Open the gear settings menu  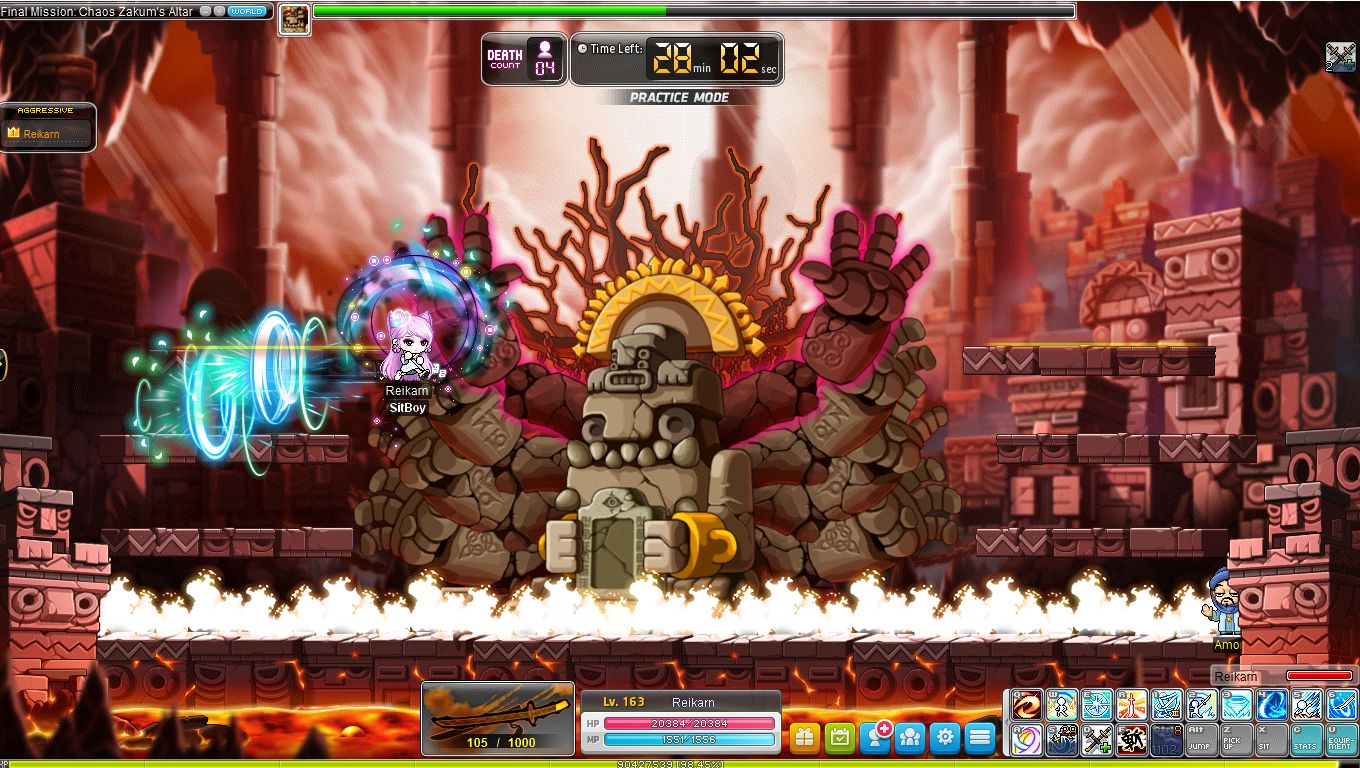coord(945,737)
